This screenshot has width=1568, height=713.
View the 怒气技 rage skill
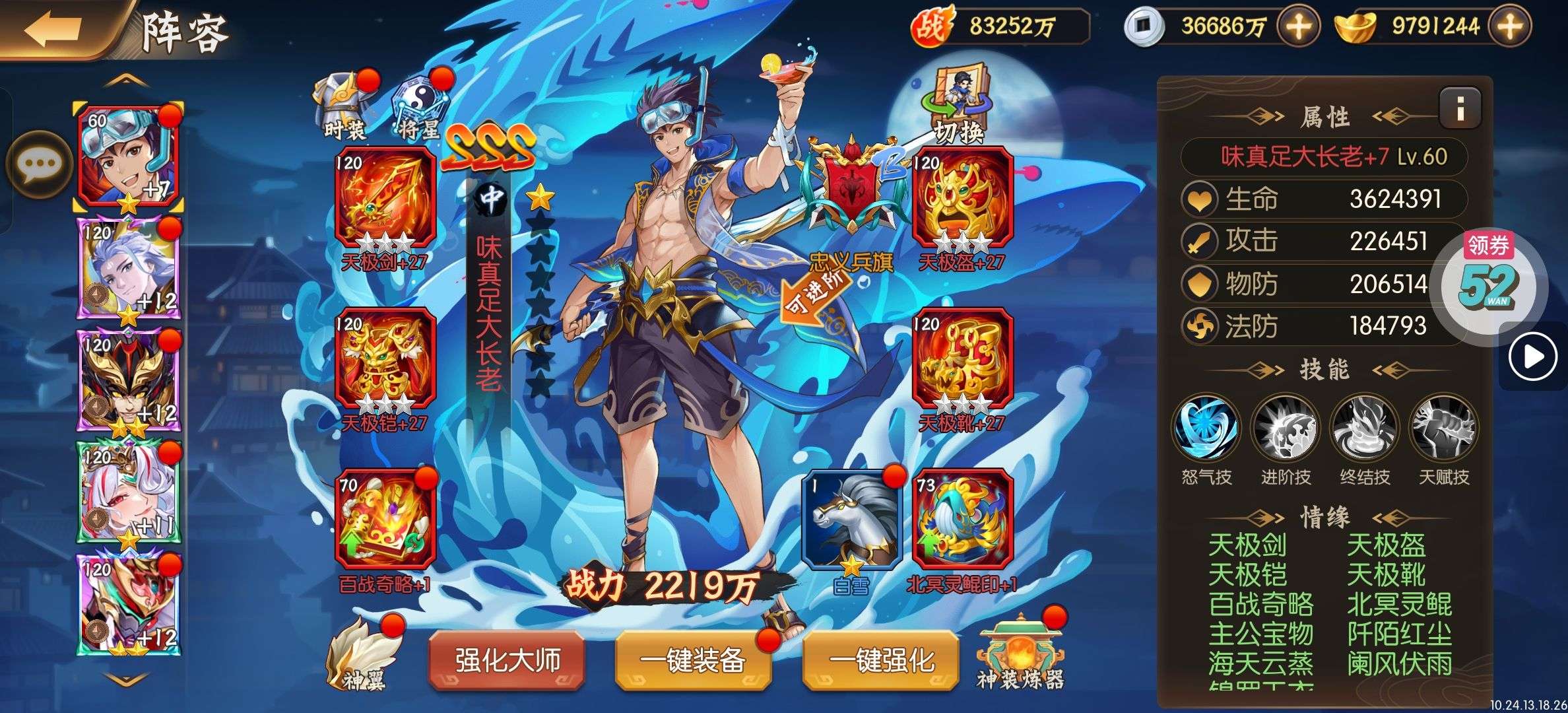coord(1206,429)
